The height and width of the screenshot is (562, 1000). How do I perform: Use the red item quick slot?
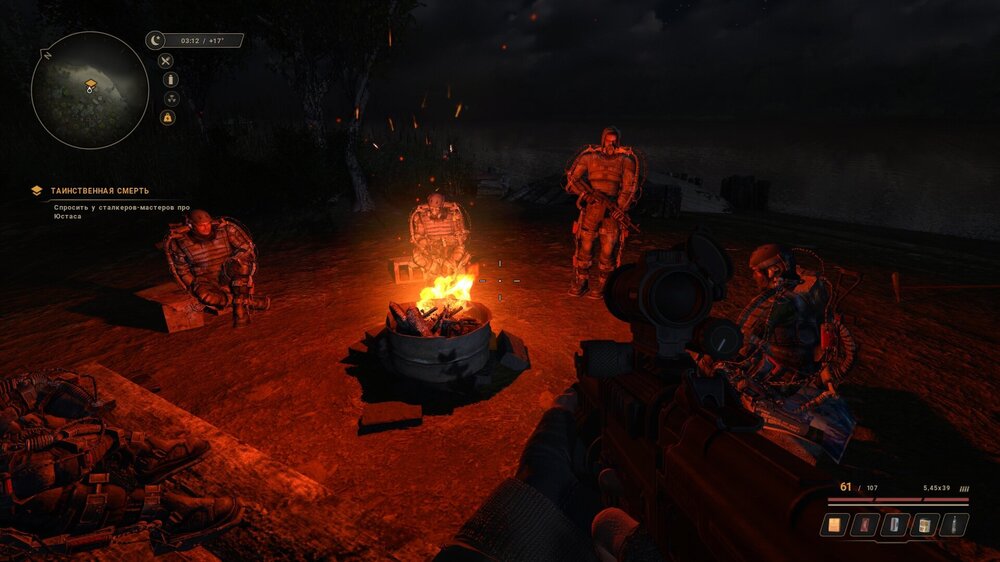864,524
